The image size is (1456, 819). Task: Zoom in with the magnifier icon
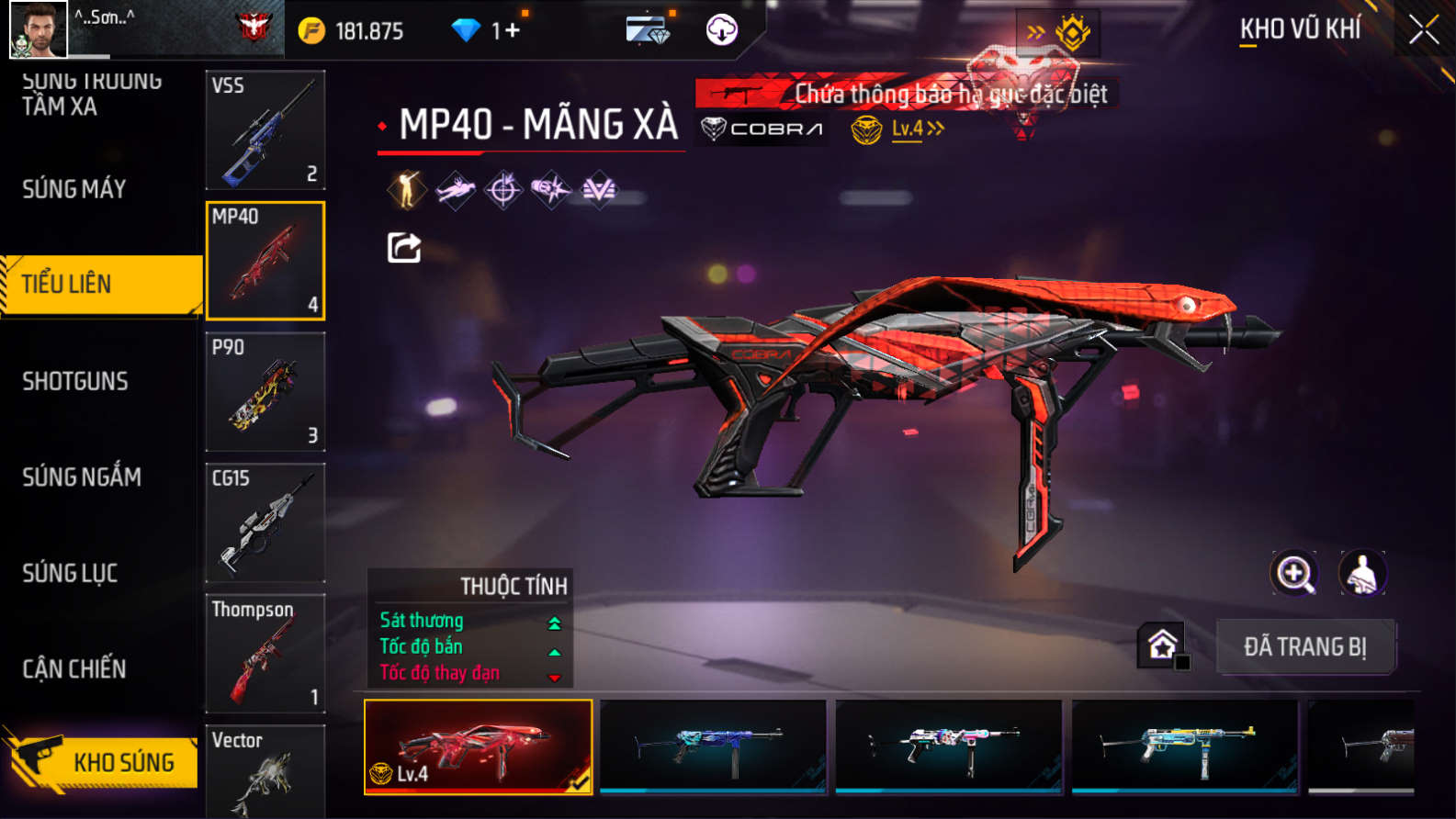coord(1294,574)
